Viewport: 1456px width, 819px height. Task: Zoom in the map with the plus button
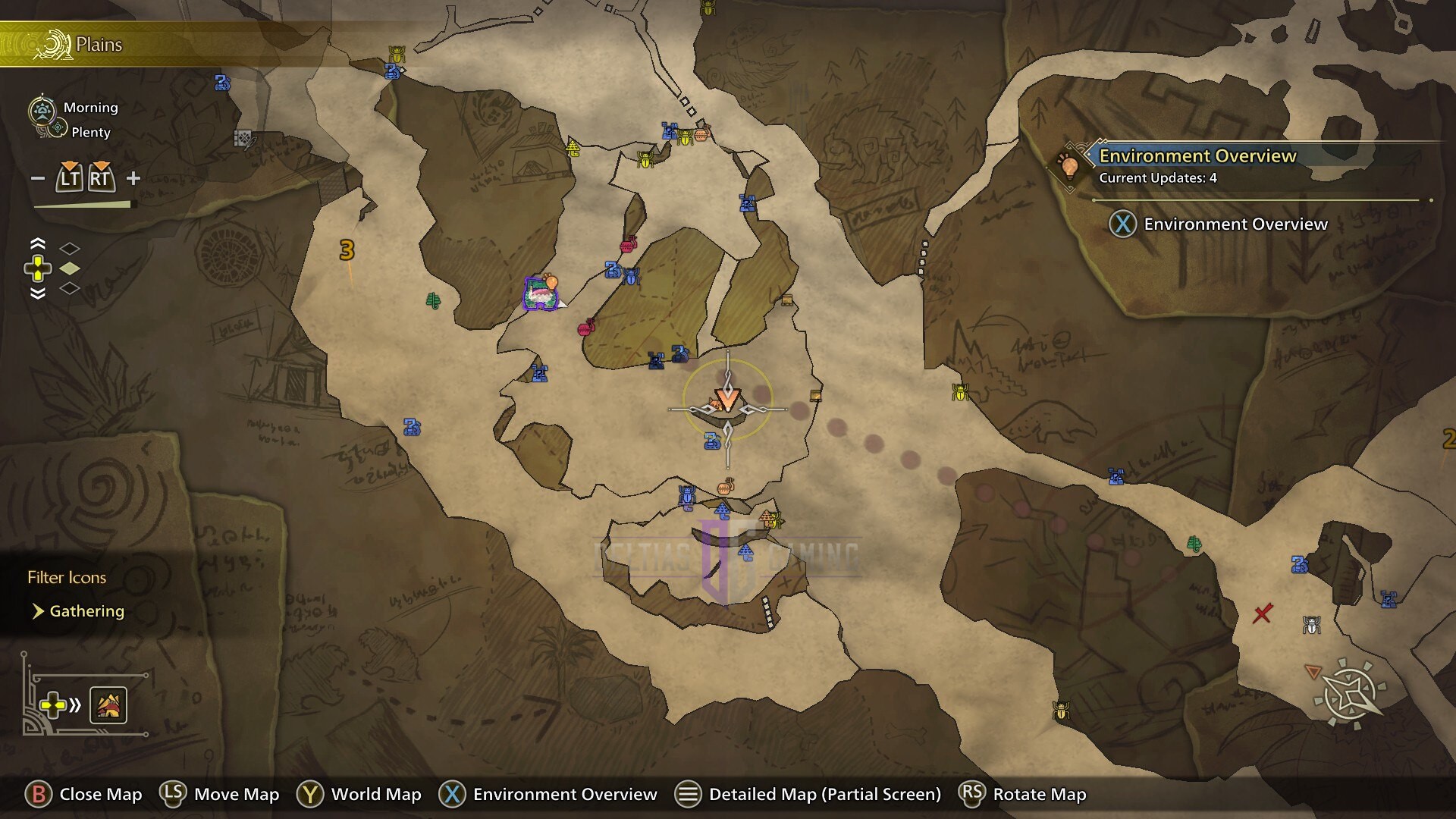tap(133, 178)
